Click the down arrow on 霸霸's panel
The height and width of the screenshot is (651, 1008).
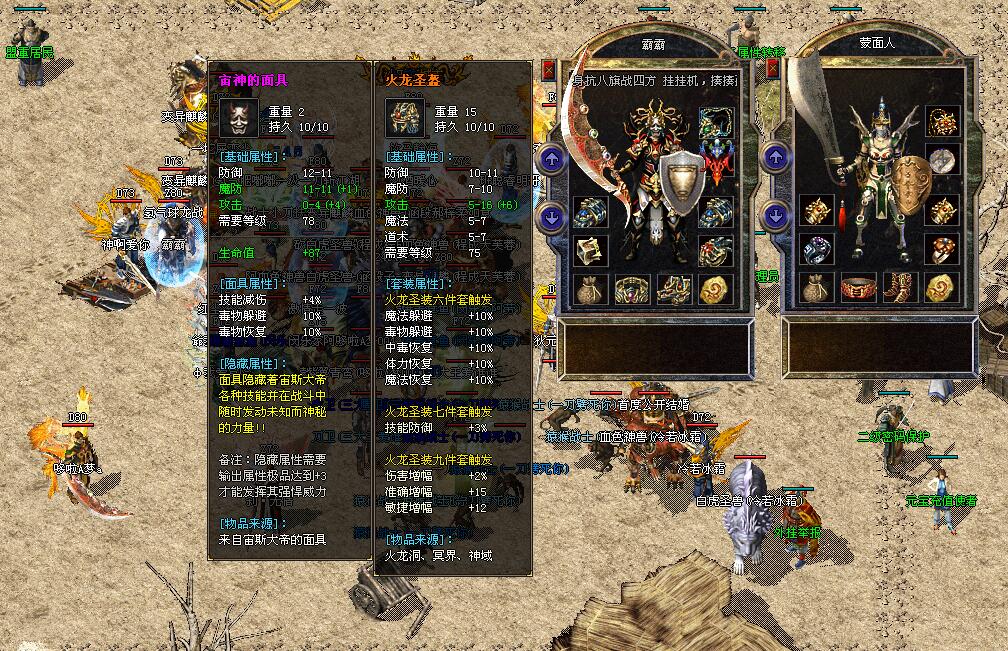point(551,217)
